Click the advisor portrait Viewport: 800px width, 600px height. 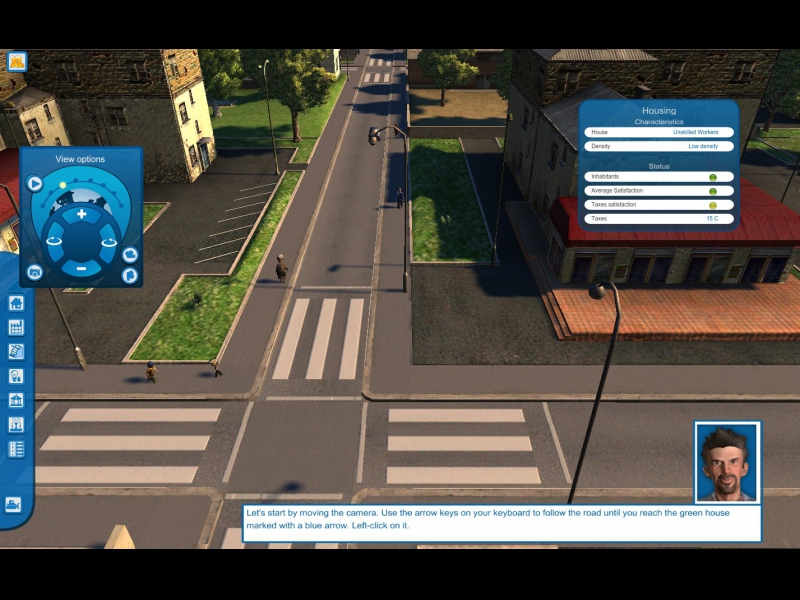(x=727, y=462)
